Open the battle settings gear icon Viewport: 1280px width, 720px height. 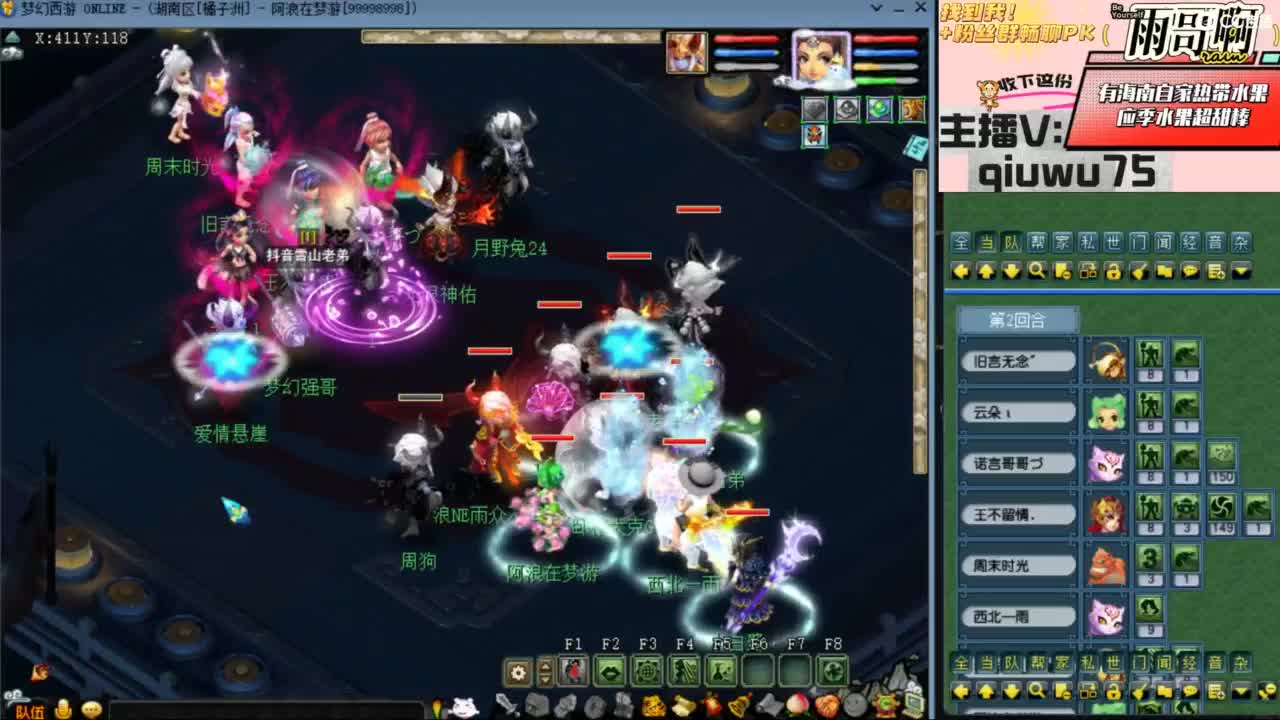coord(518,669)
